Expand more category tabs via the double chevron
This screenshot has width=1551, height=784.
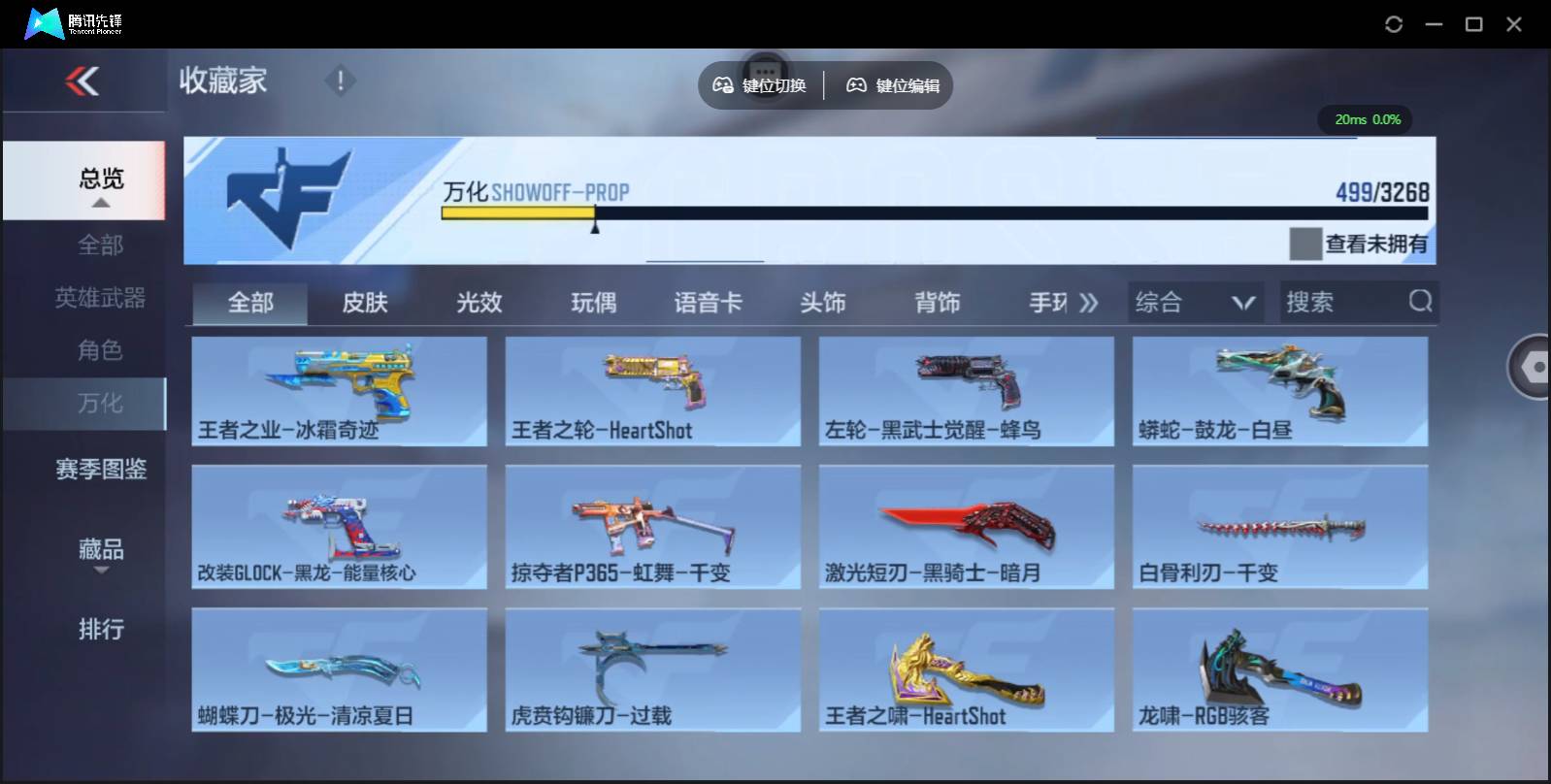pyautogui.click(x=1090, y=302)
